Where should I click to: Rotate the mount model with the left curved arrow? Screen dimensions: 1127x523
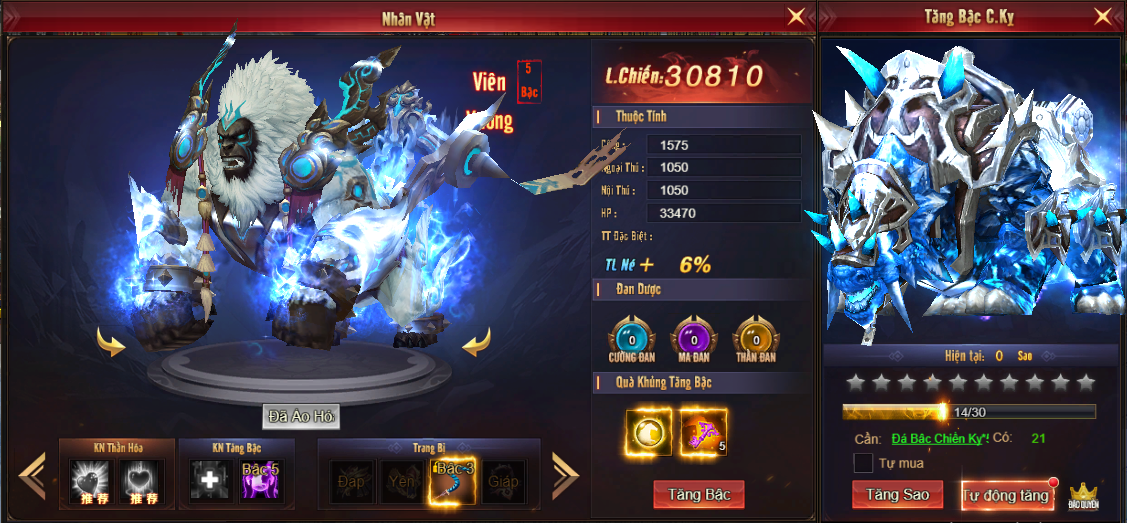click(x=110, y=343)
